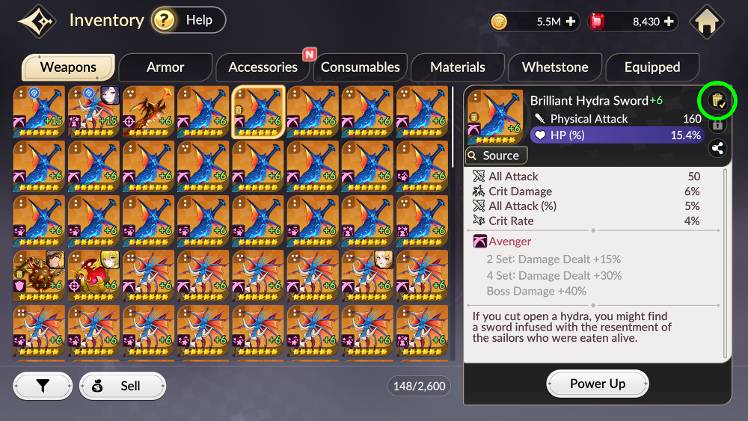This screenshot has height=421, width=748.
Task: Toggle the lock on the selected sword
Action: [x=717, y=126]
